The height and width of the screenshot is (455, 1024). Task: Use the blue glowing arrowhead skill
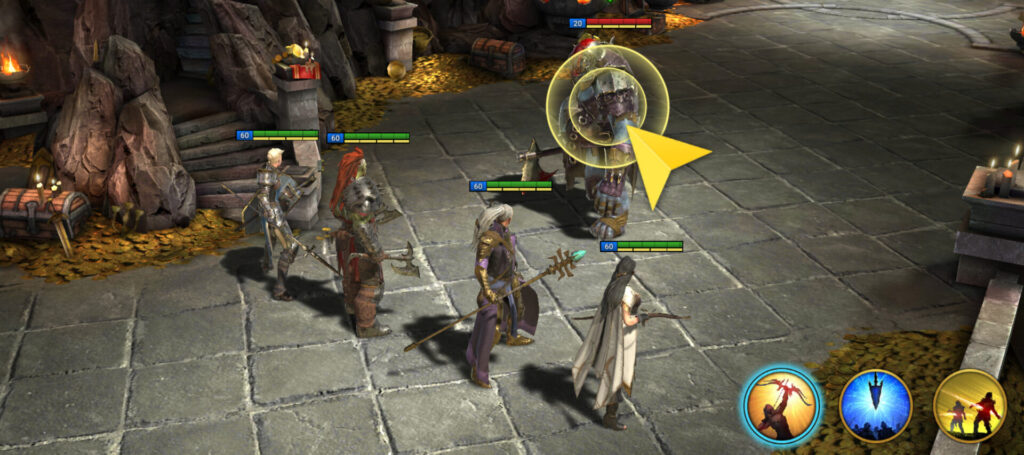click(x=875, y=405)
